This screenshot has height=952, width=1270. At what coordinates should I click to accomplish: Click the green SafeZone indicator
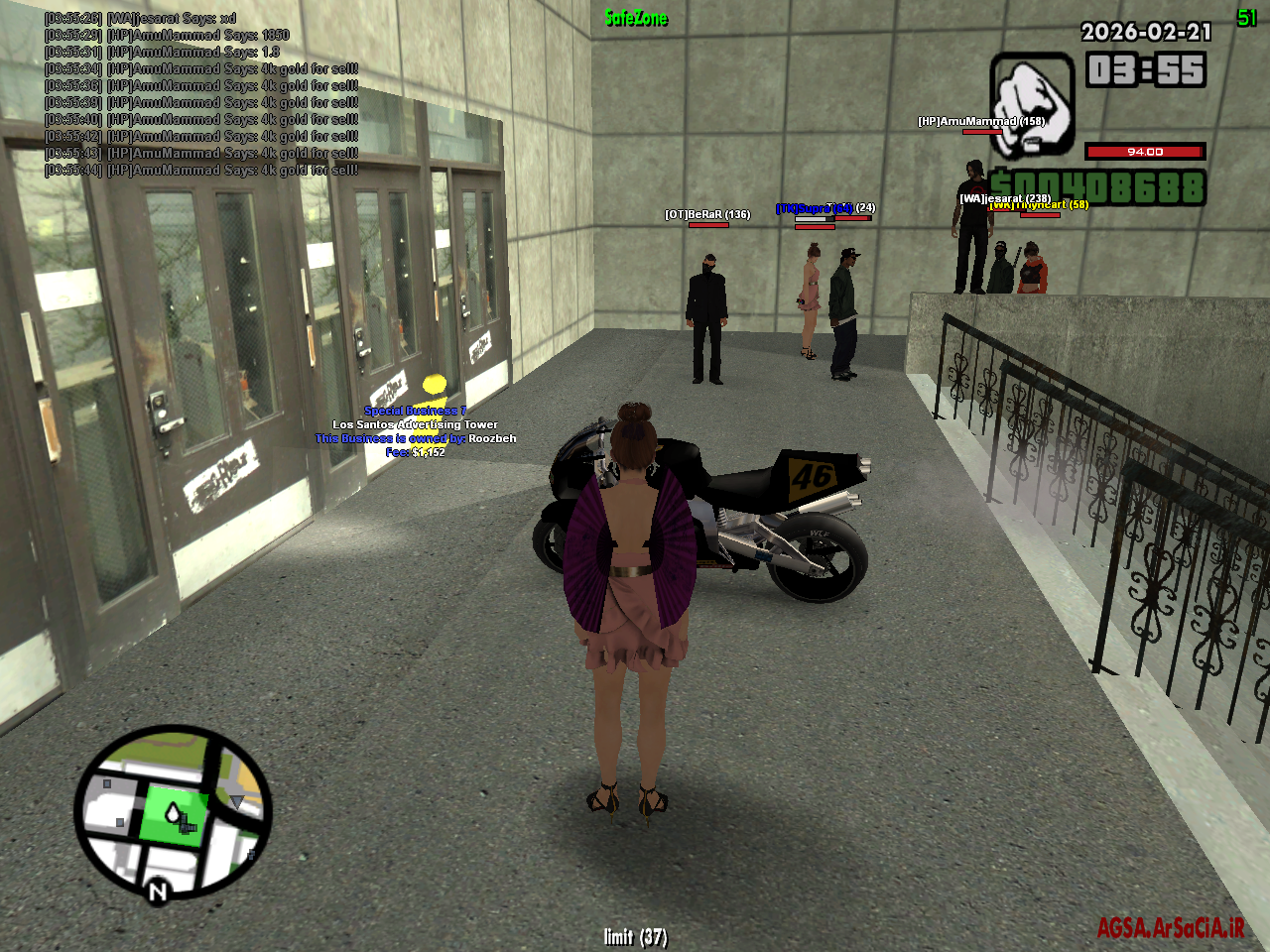(634, 17)
